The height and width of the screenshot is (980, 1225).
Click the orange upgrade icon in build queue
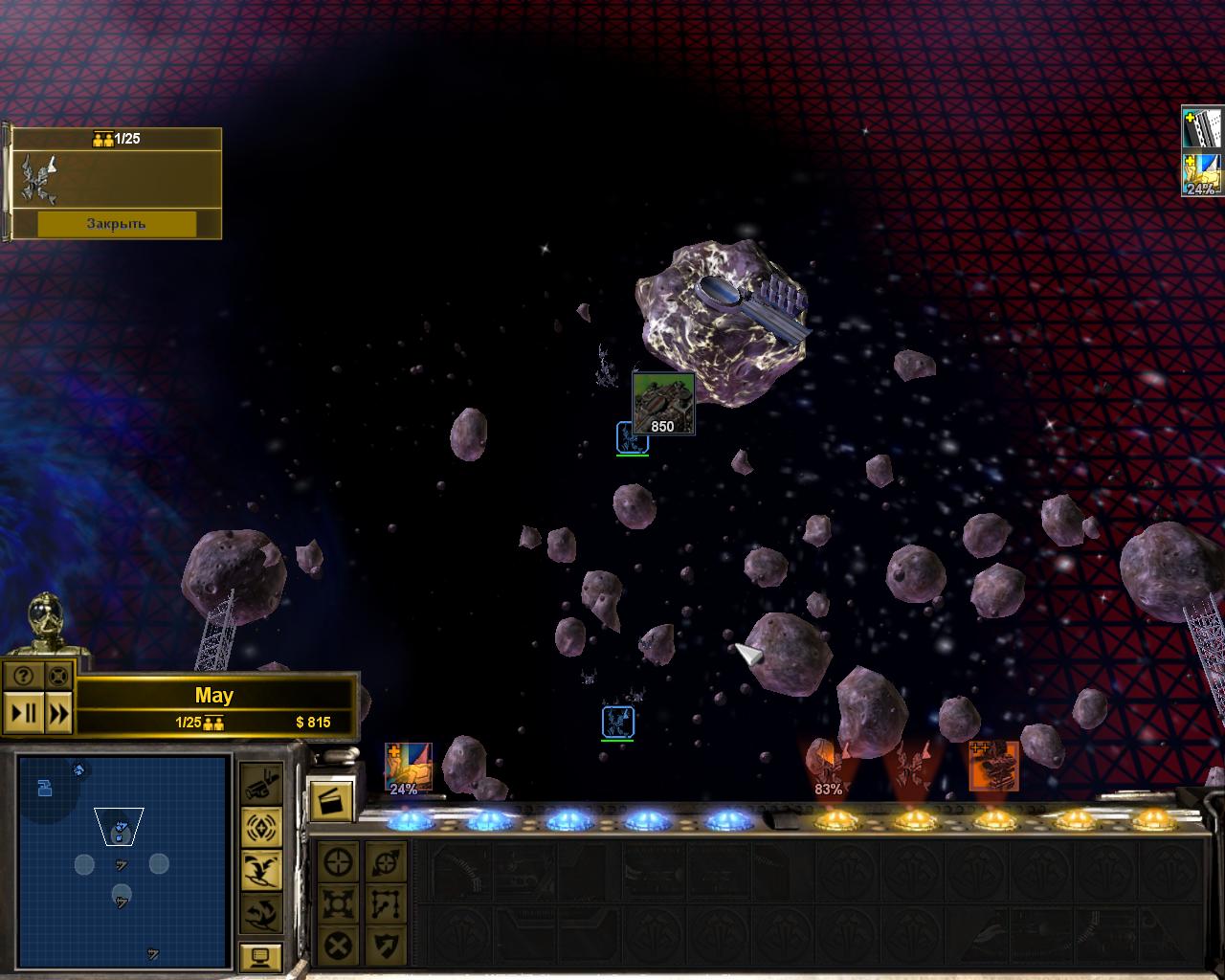993,766
